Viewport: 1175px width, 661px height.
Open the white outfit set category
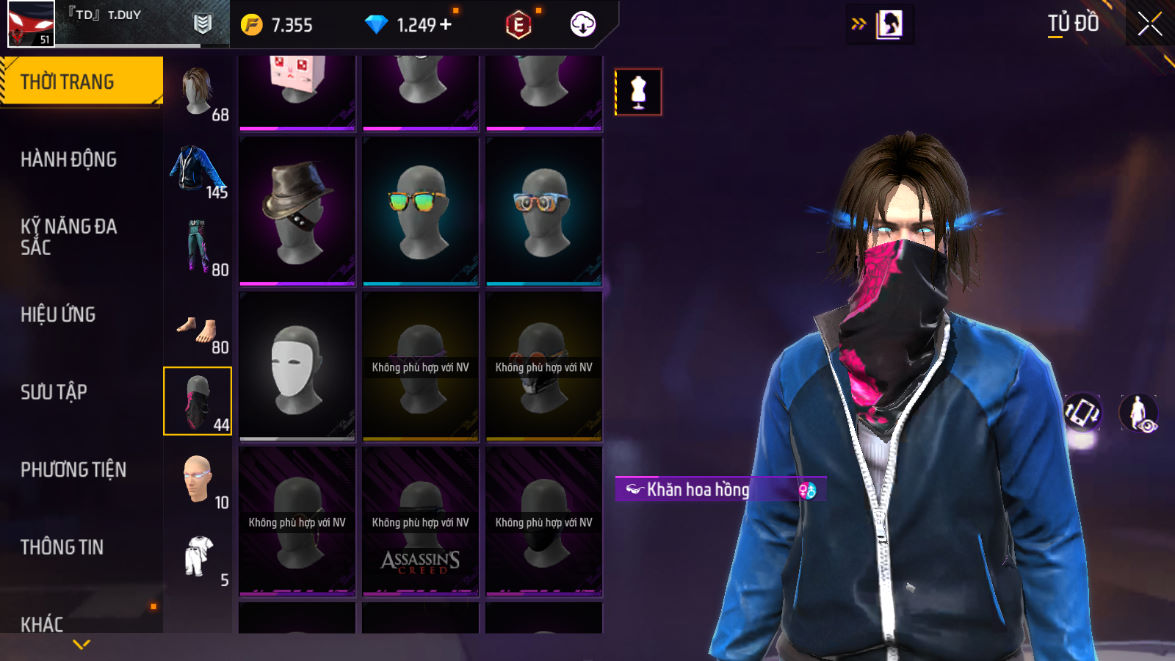tap(198, 556)
